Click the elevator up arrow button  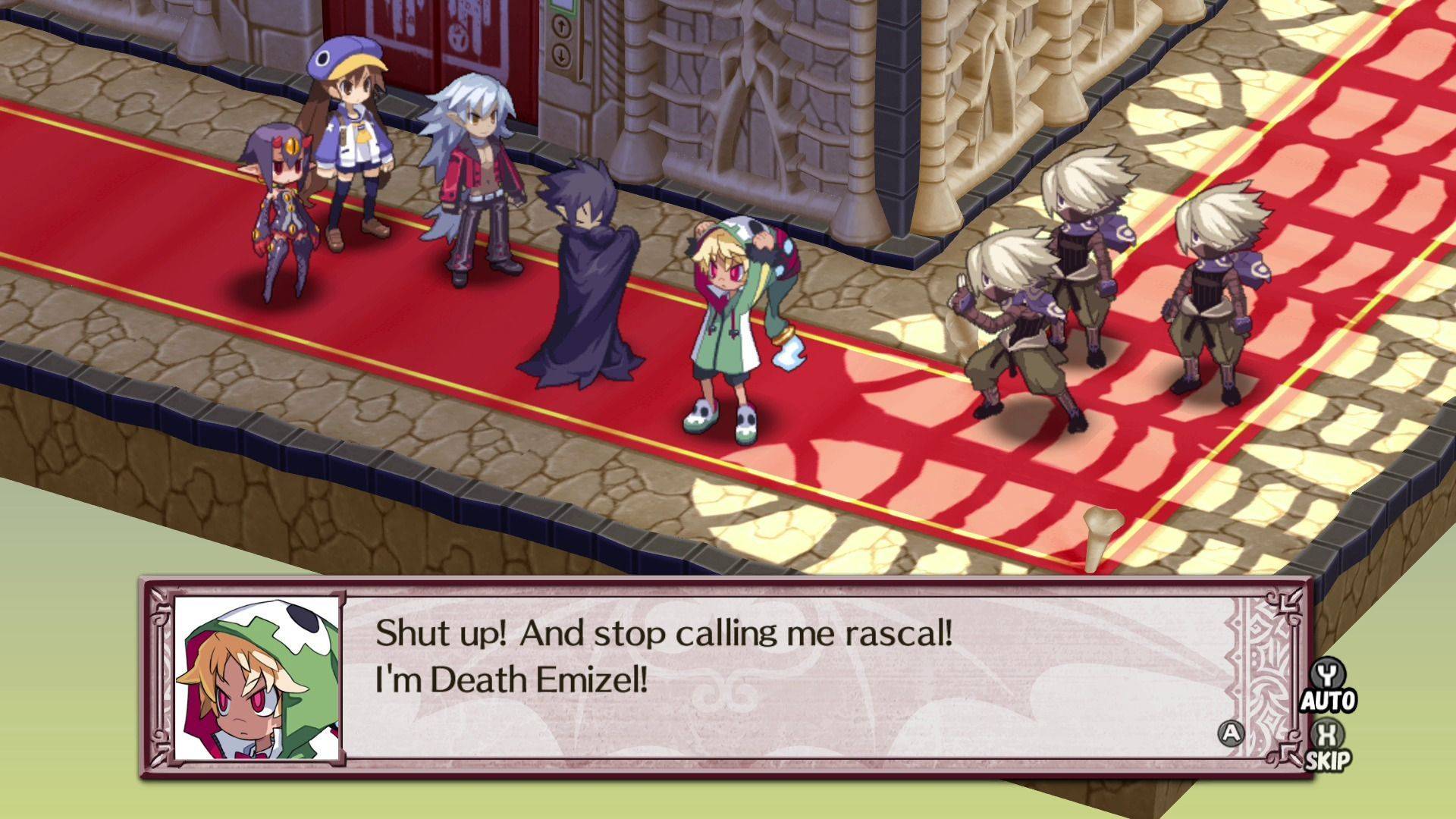coord(562,28)
